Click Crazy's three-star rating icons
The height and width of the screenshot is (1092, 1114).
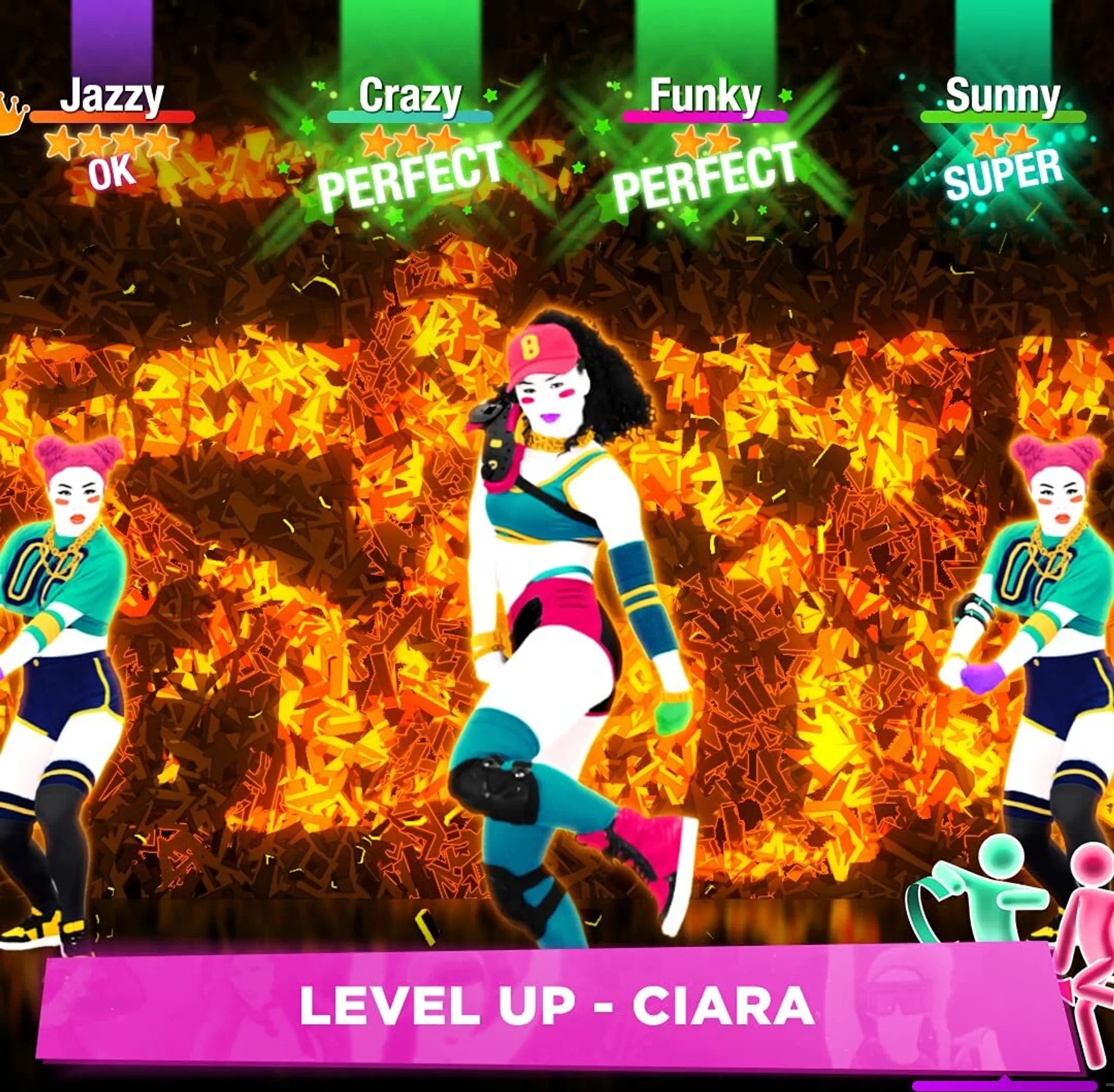tap(409, 144)
